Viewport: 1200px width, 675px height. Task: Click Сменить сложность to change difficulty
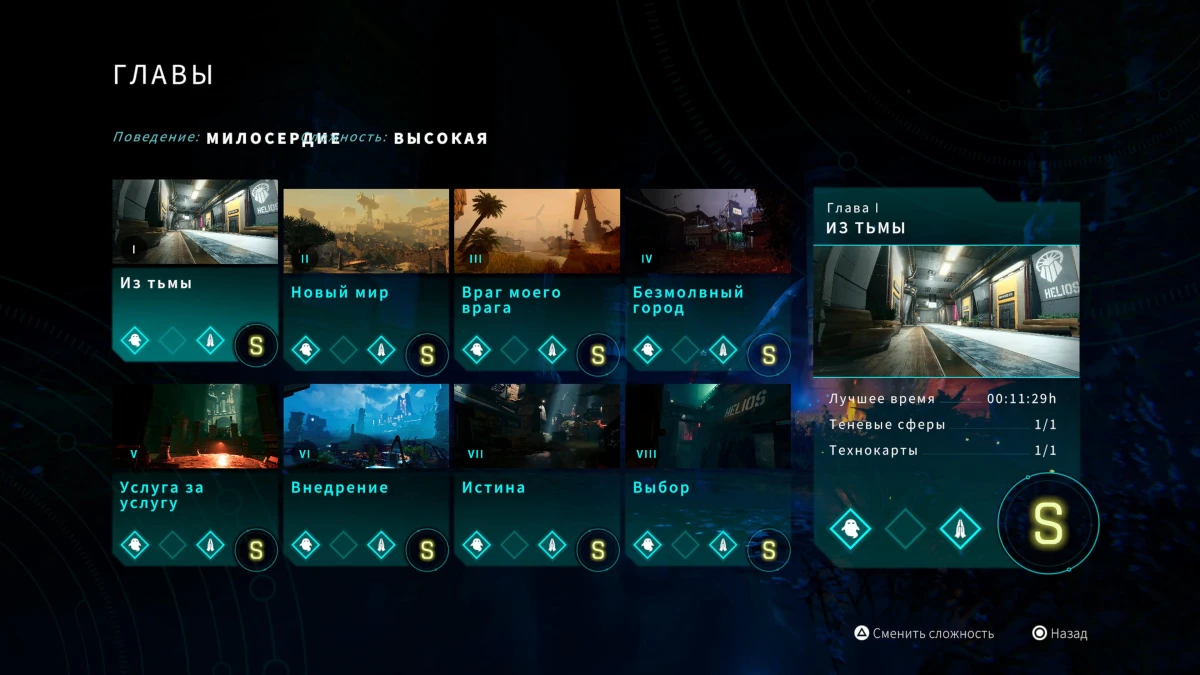coord(924,634)
